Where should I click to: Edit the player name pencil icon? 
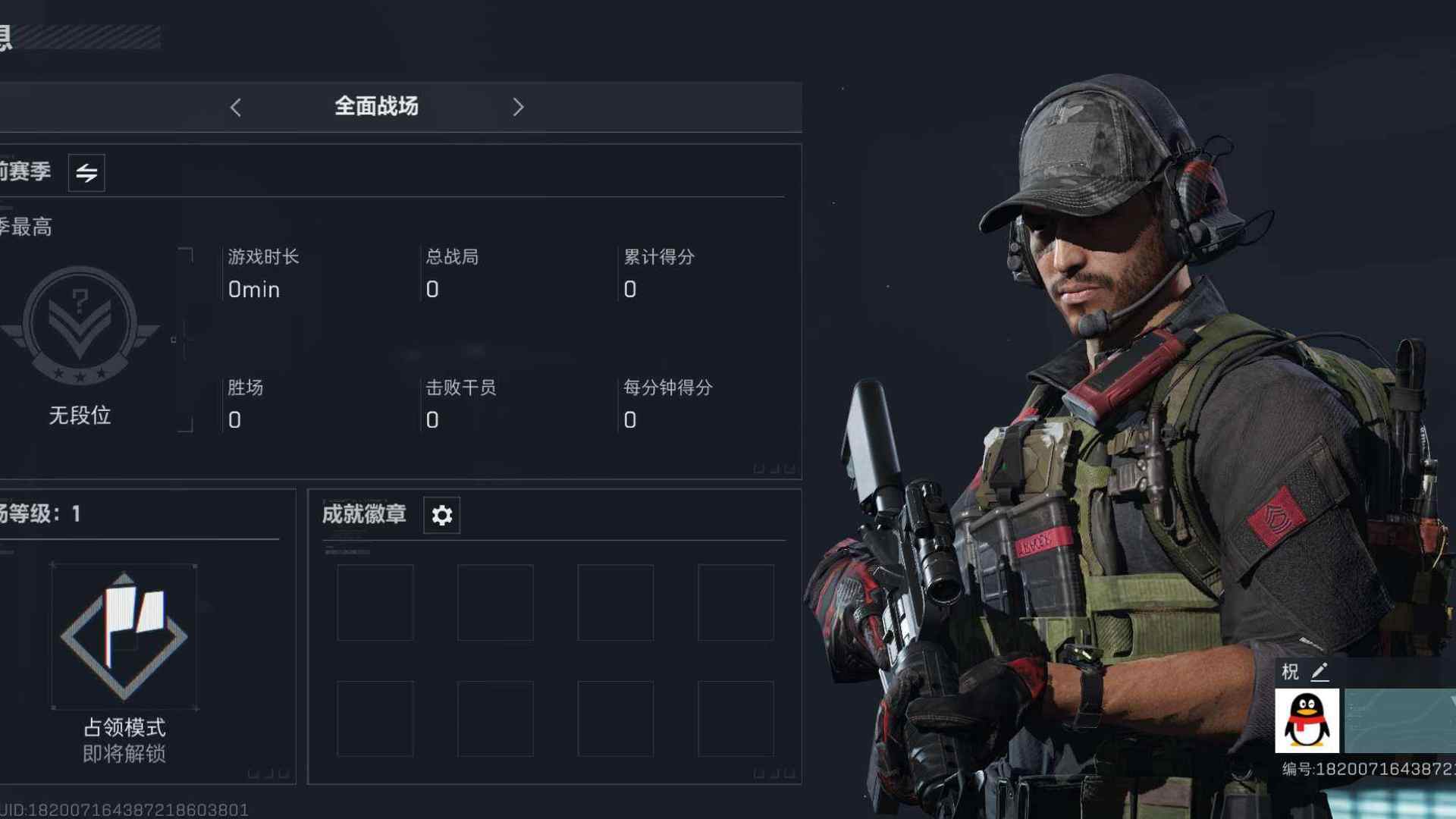pos(1319,672)
